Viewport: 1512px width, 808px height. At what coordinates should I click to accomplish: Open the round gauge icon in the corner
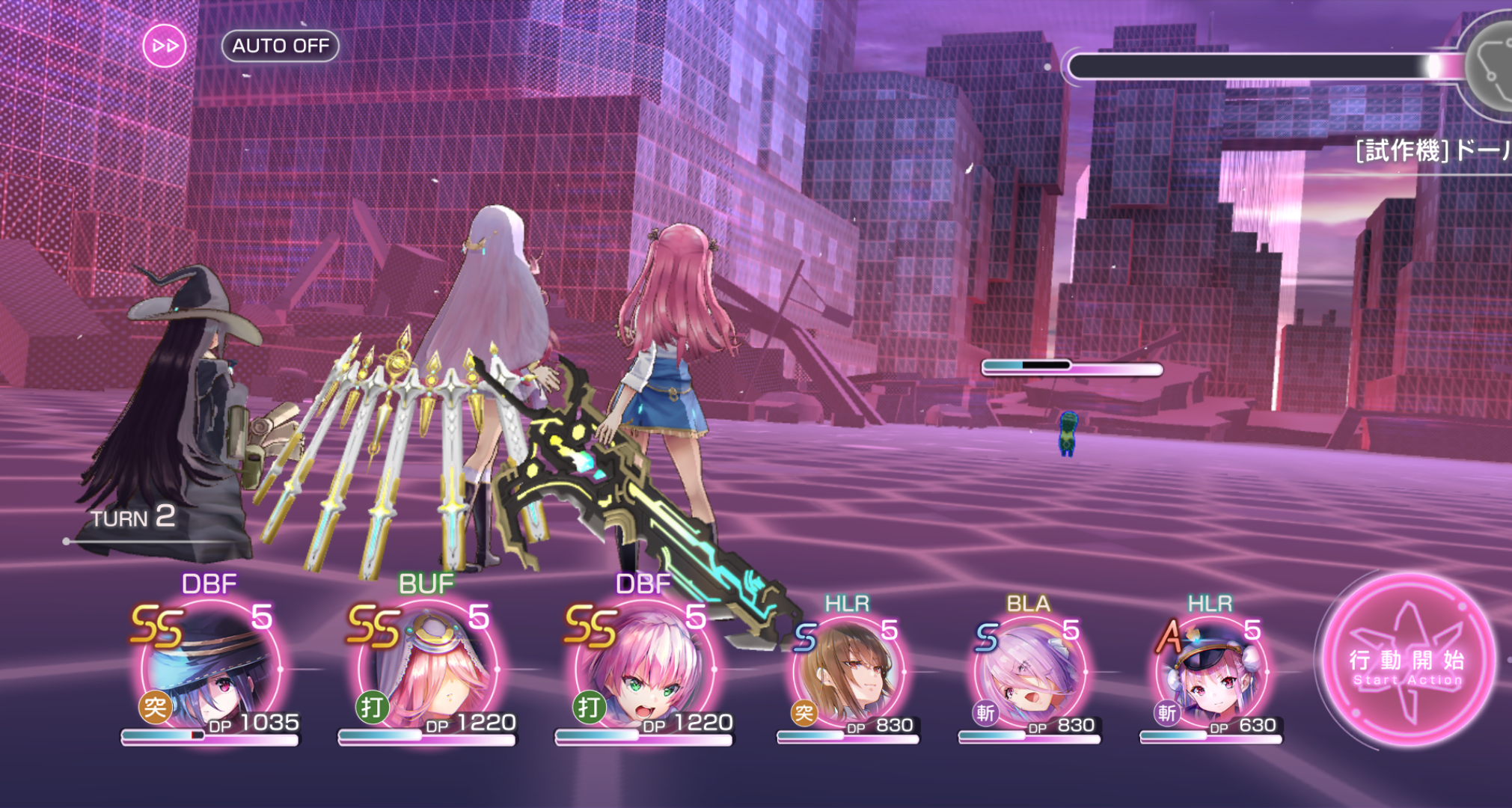click(1493, 64)
